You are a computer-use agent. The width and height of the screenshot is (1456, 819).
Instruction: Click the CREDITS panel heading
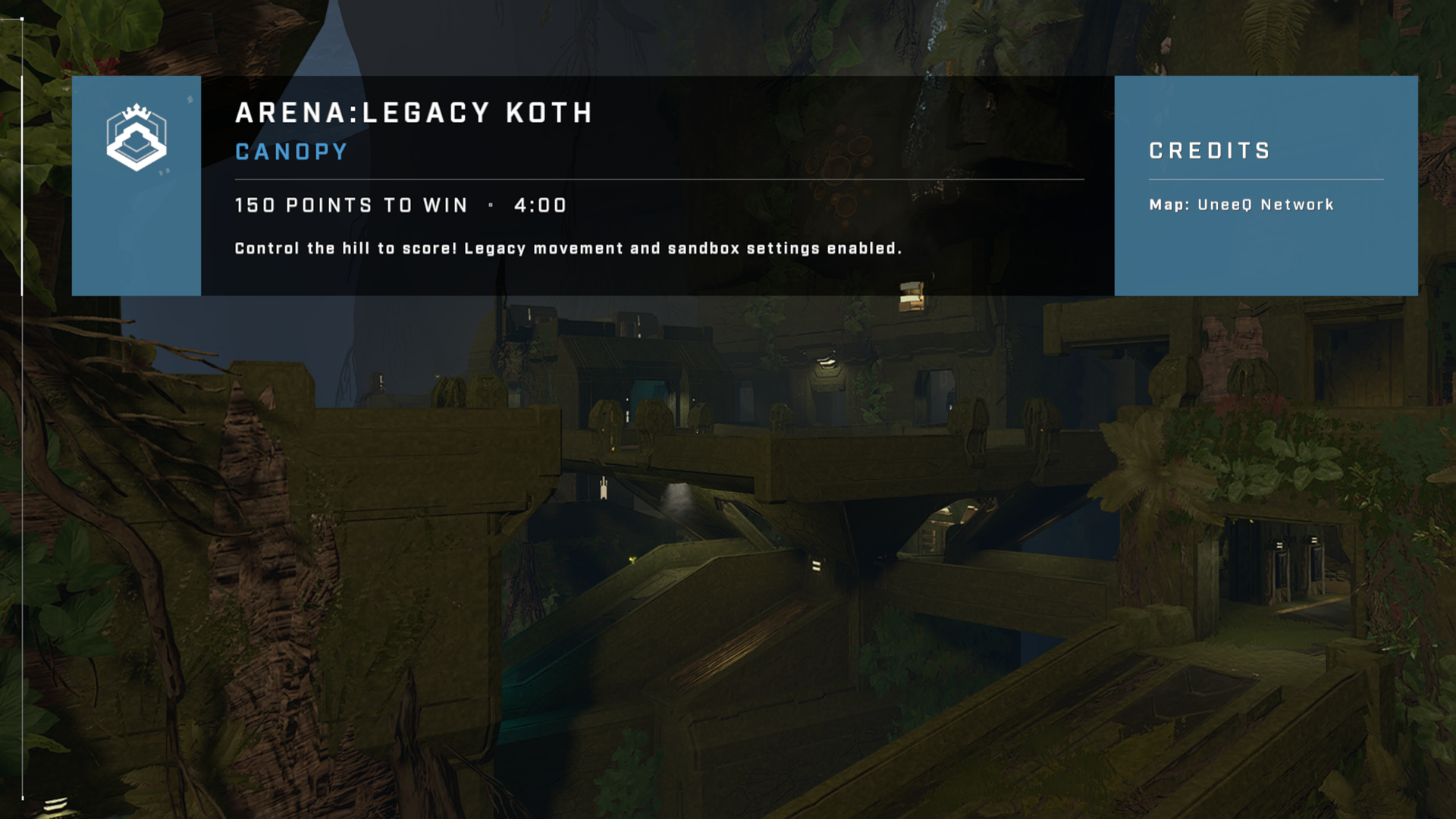click(x=1209, y=150)
